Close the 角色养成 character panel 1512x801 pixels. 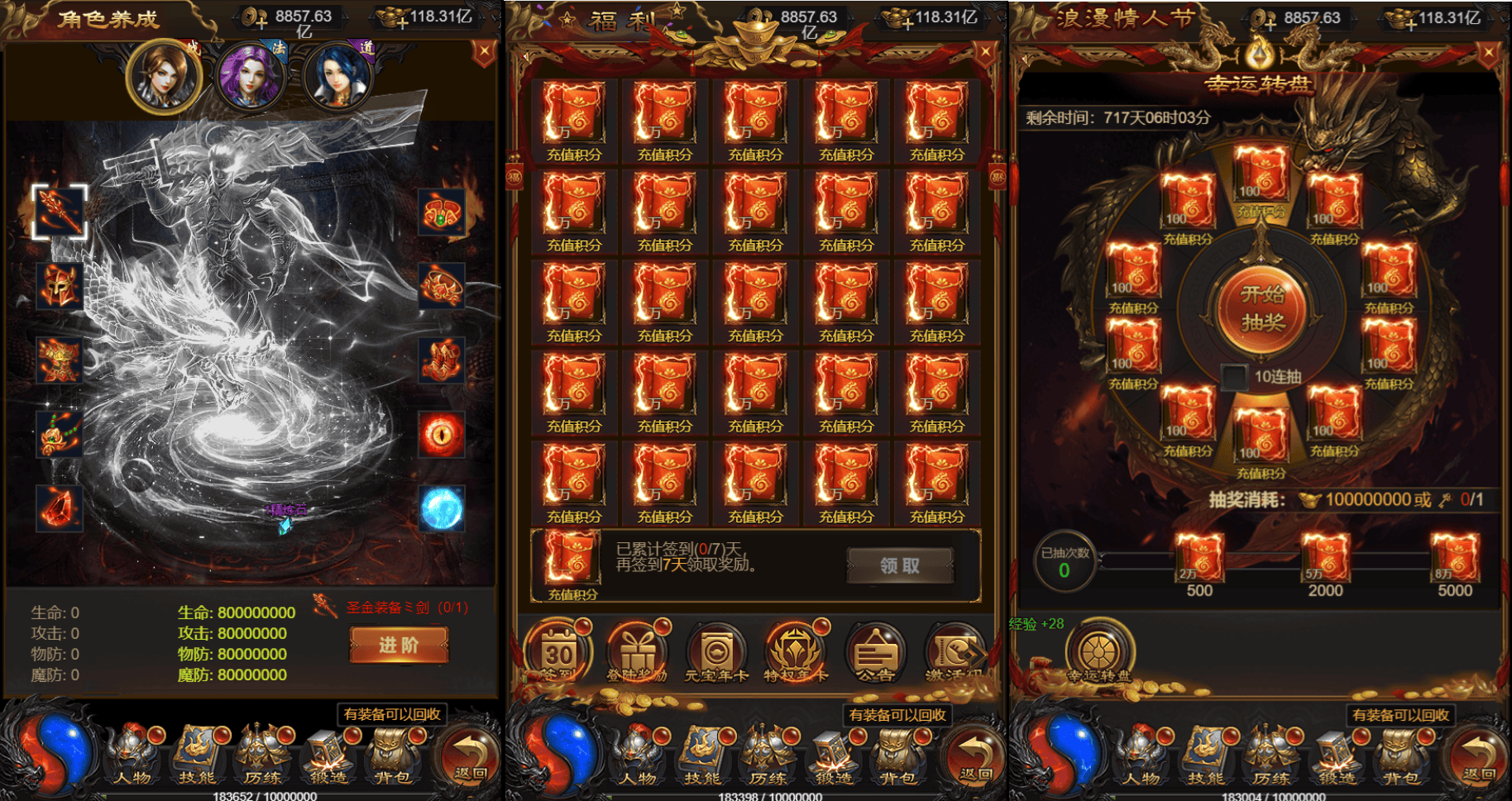tap(484, 53)
